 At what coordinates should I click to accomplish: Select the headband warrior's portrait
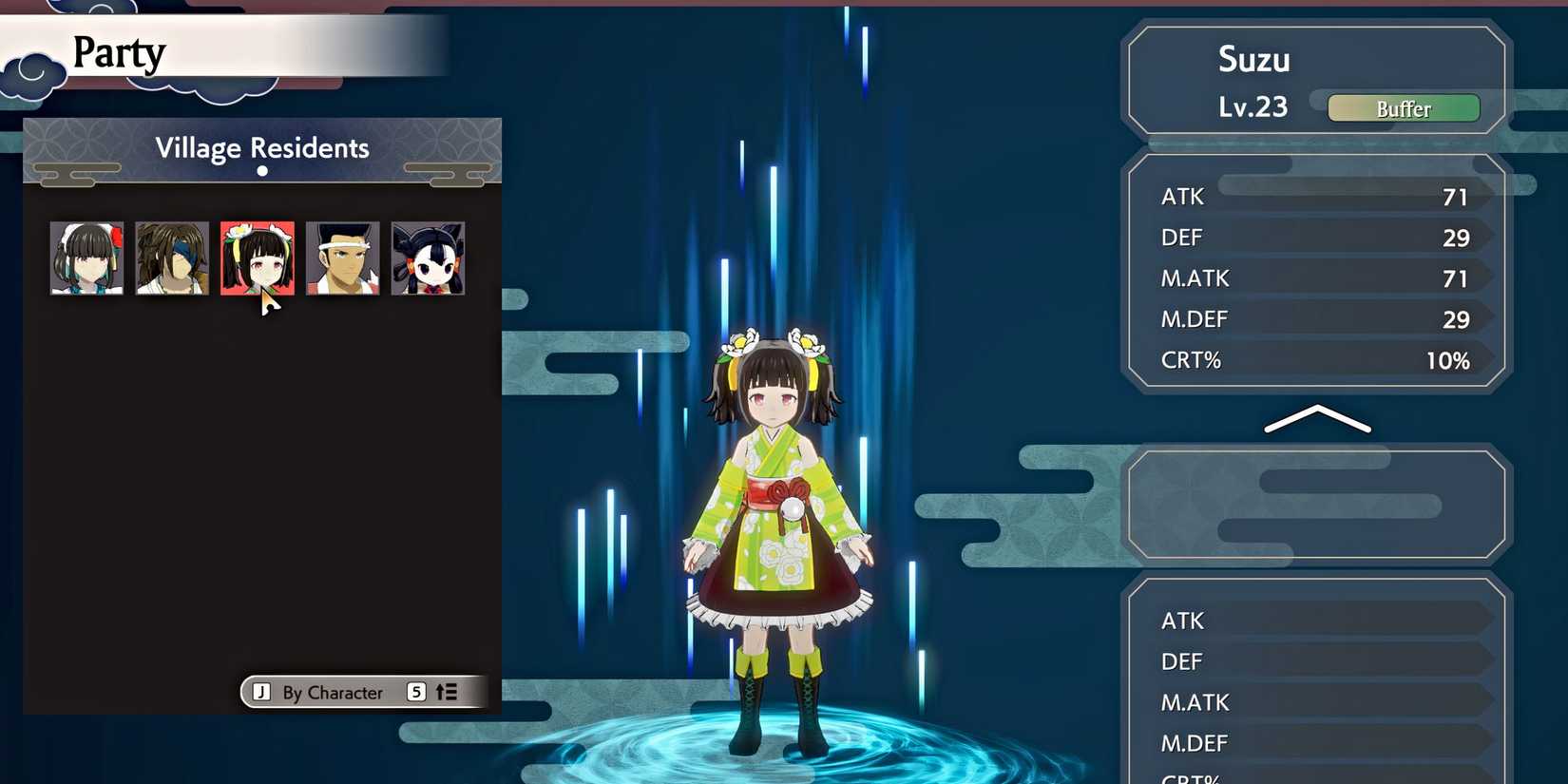click(x=342, y=257)
